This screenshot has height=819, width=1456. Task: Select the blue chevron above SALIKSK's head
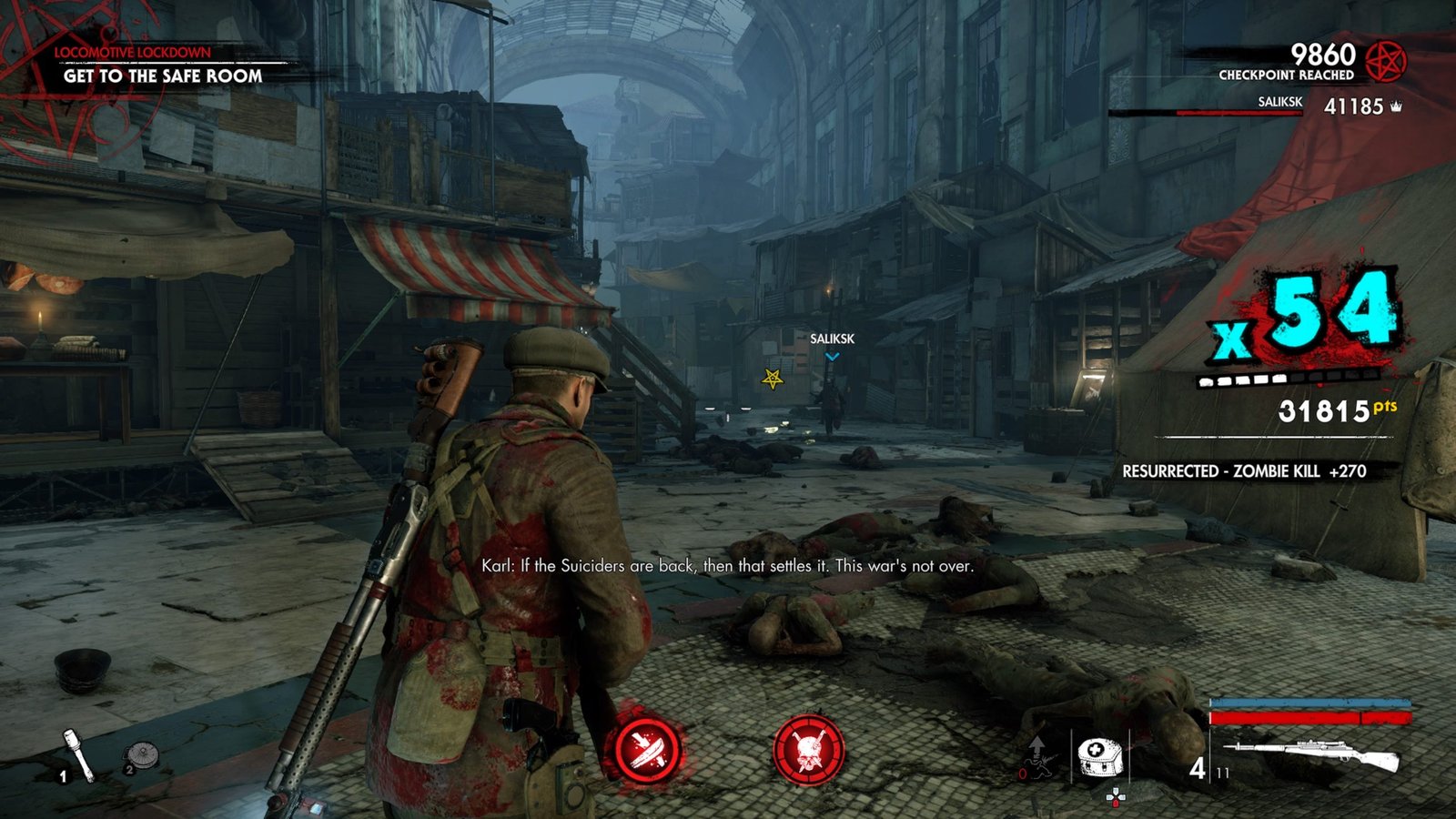(x=831, y=359)
